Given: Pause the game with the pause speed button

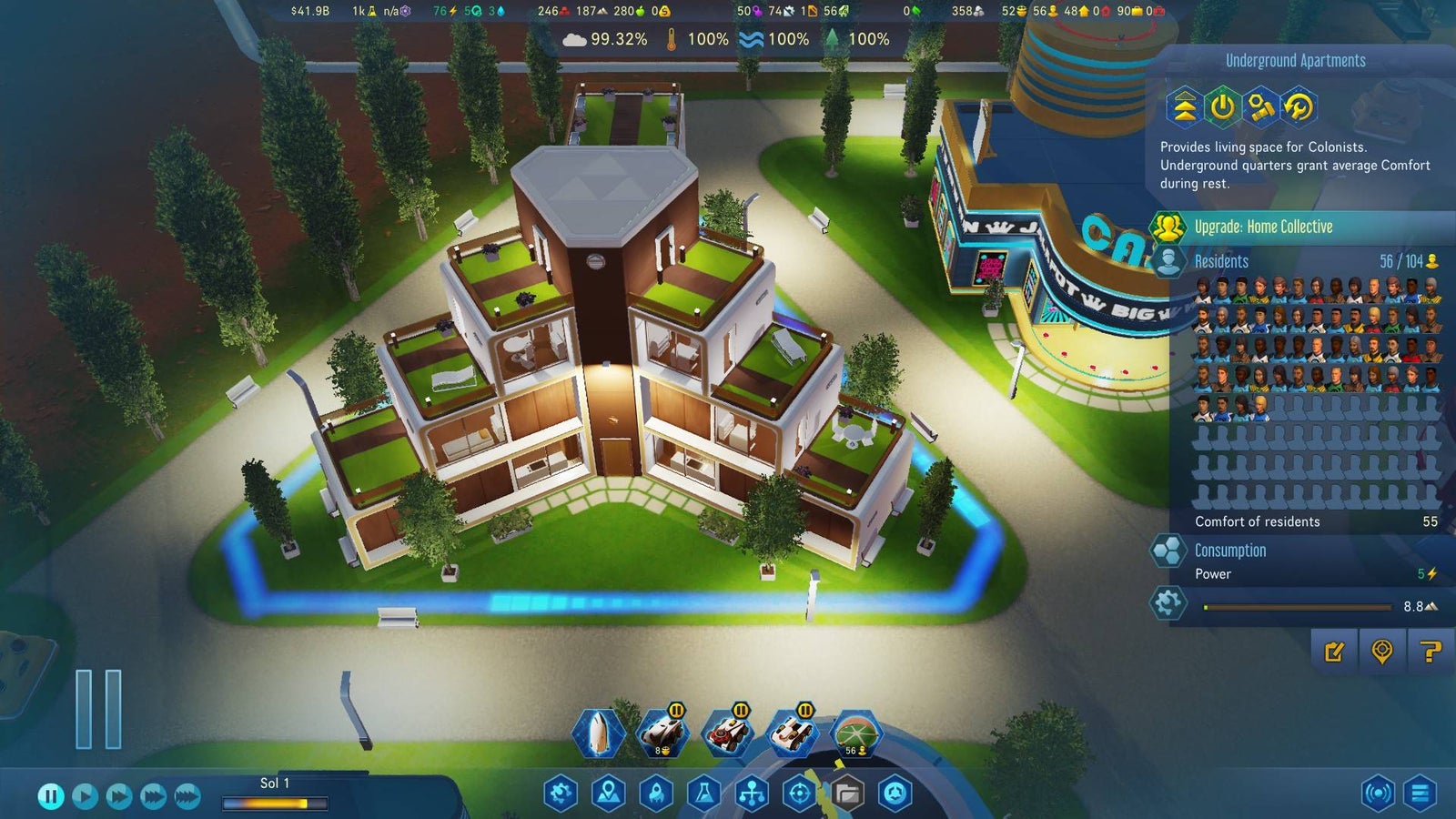Looking at the screenshot, I should [x=51, y=796].
